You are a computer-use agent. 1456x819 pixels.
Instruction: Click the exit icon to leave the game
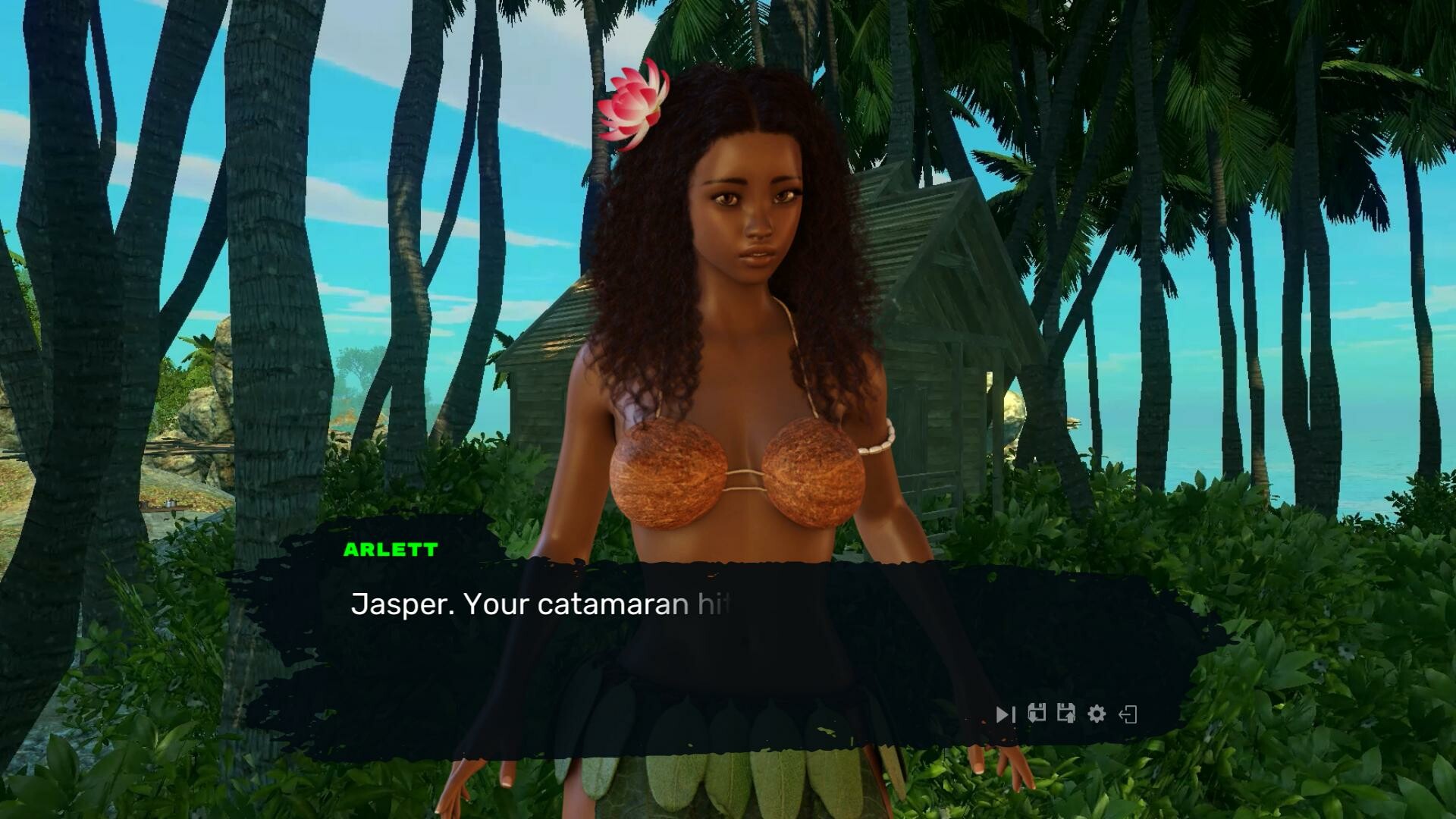[x=1126, y=713]
